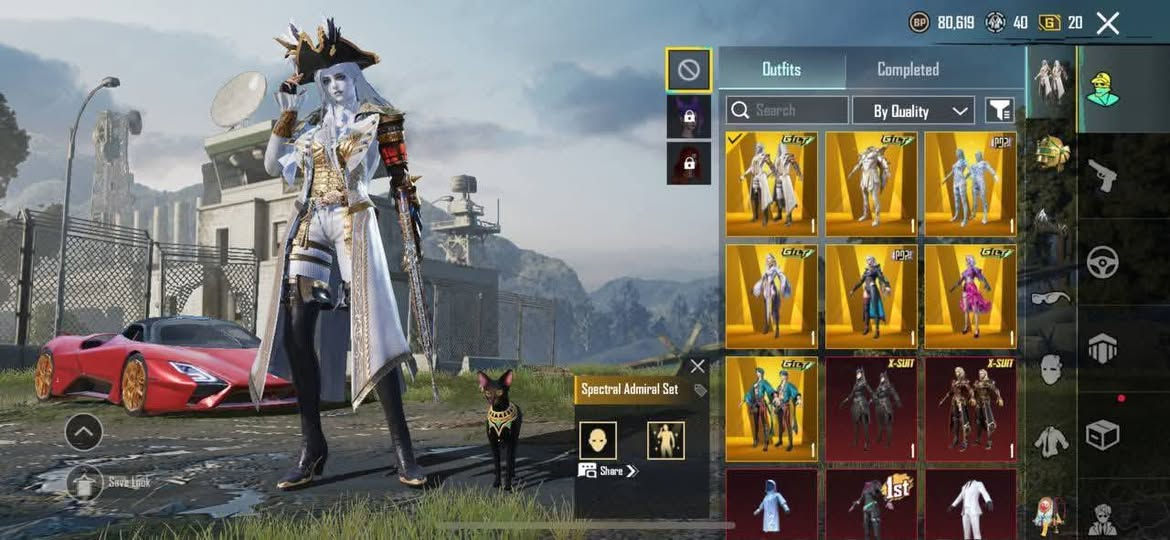1170x540 pixels.
Task: Click the unequip slot with the prohibited symbol
Action: 689,70
